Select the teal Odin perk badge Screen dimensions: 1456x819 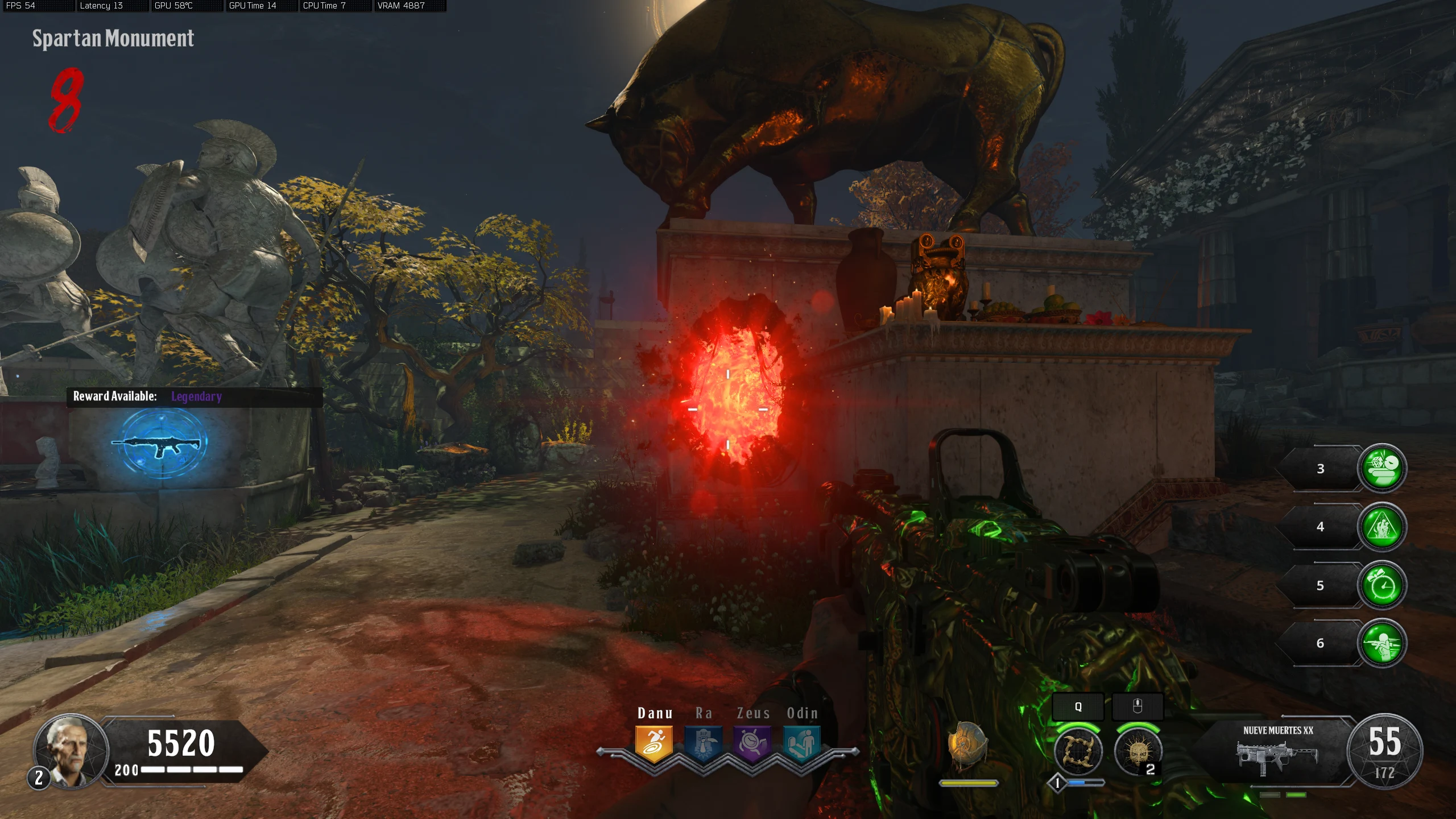(x=802, y=743)
